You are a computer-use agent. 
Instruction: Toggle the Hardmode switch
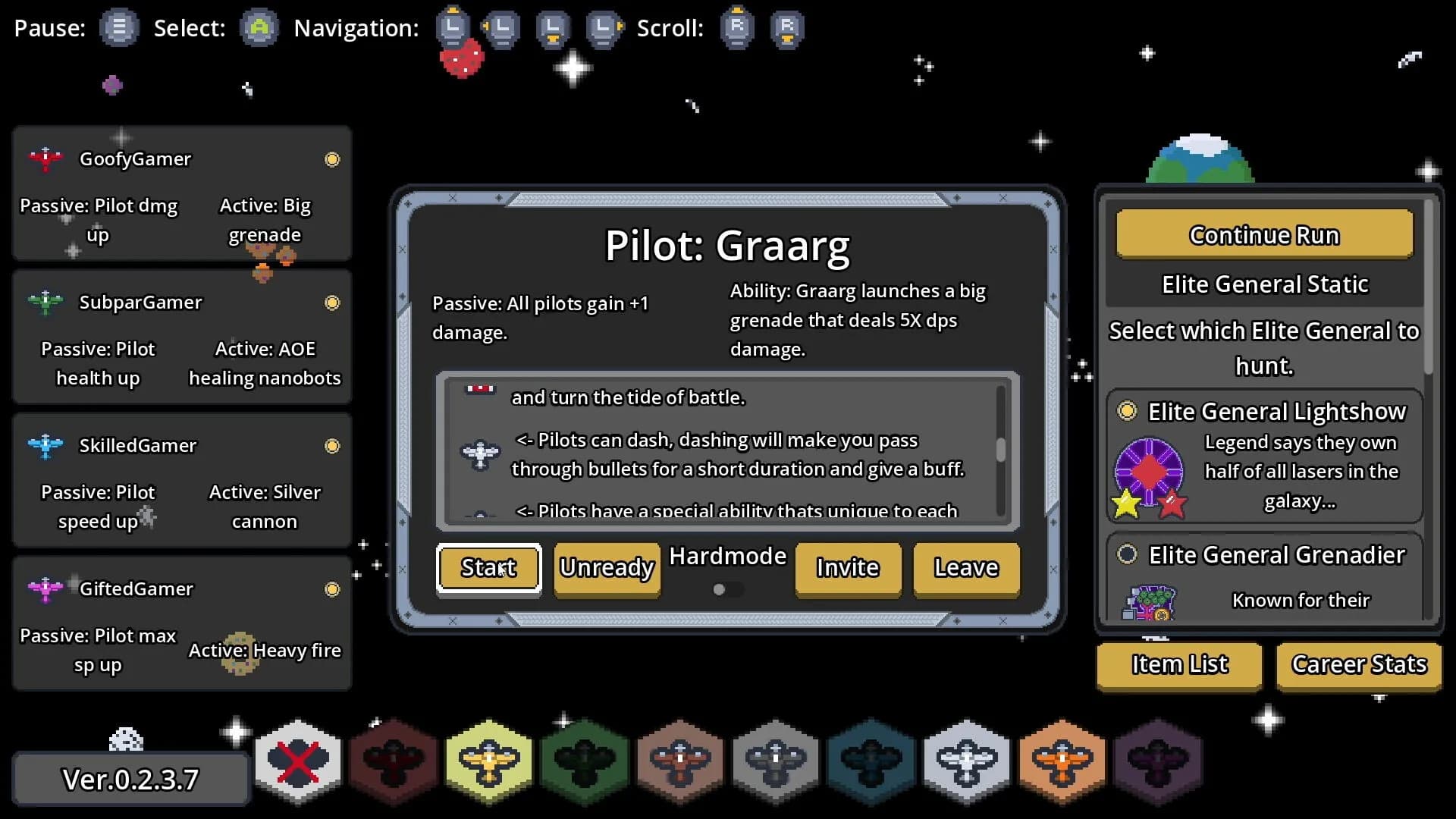tap(726, 589)
